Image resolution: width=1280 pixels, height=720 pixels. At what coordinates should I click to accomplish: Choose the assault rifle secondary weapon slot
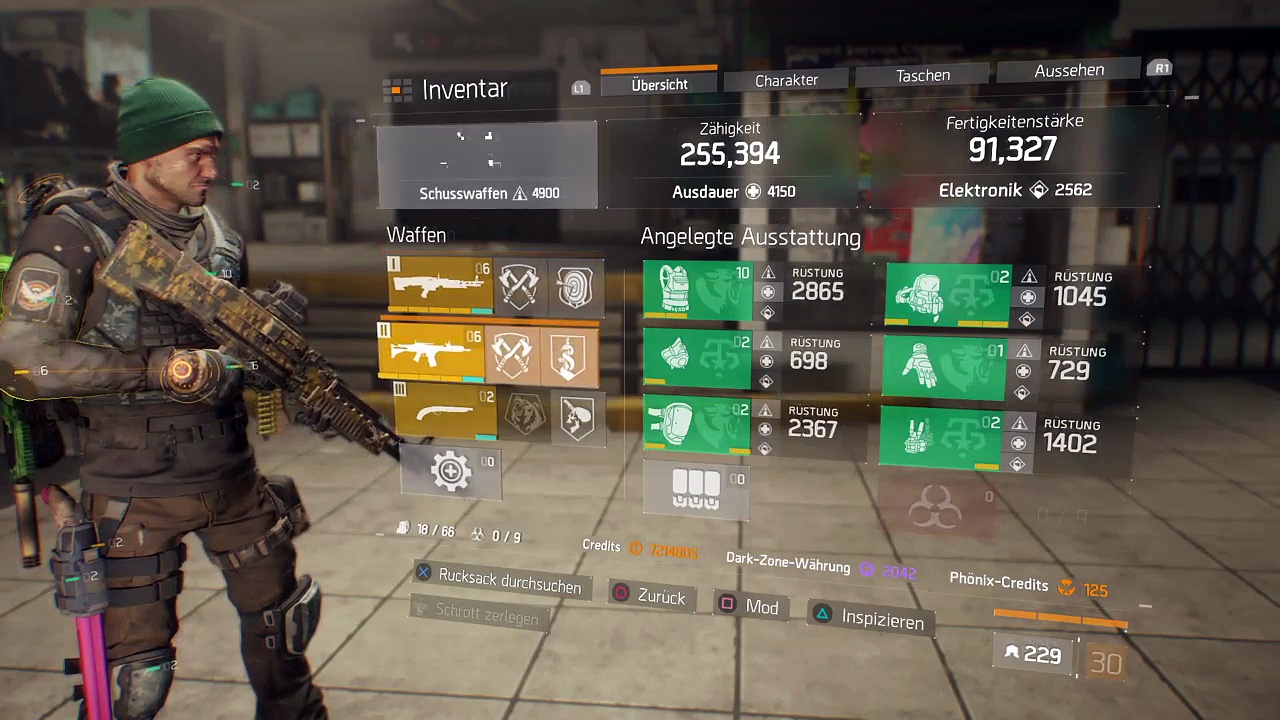point(432,354)
